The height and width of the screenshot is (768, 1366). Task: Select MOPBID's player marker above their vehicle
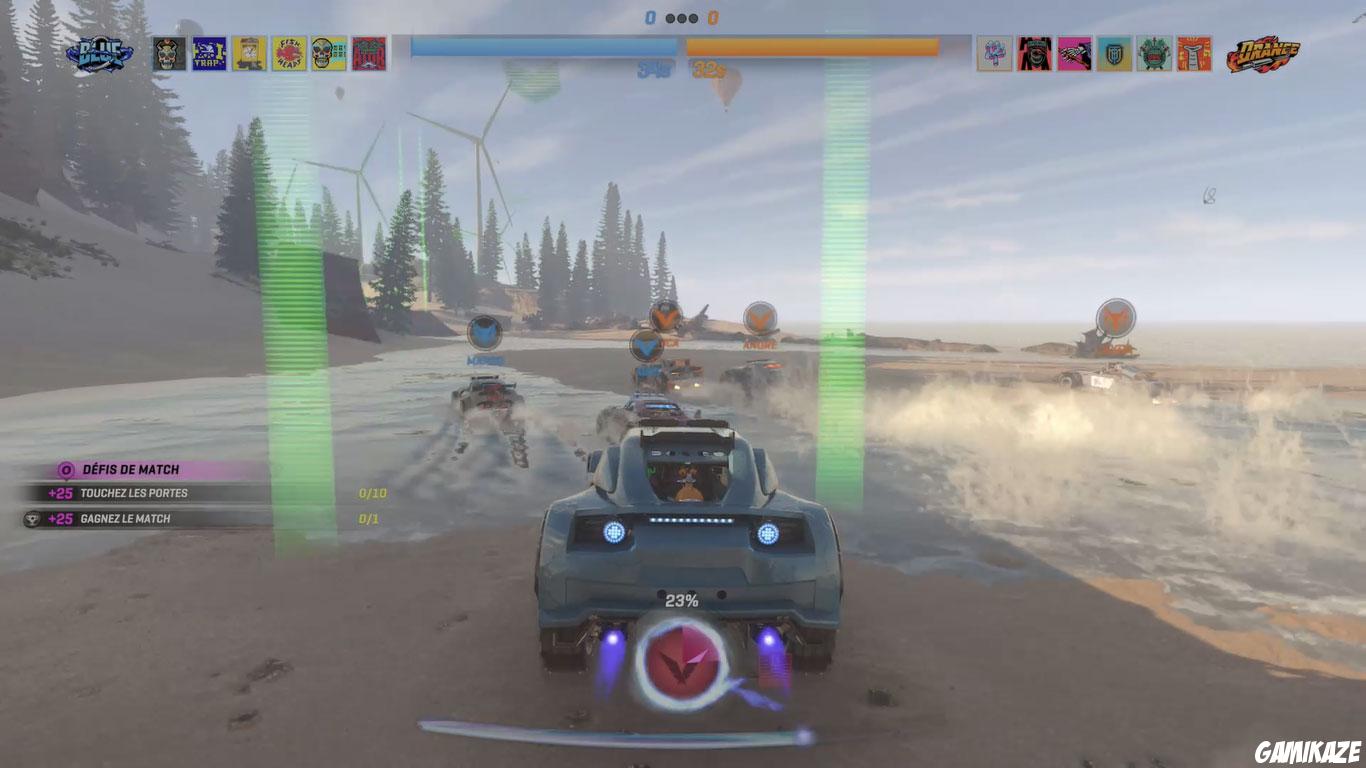(x=482, y=332)
